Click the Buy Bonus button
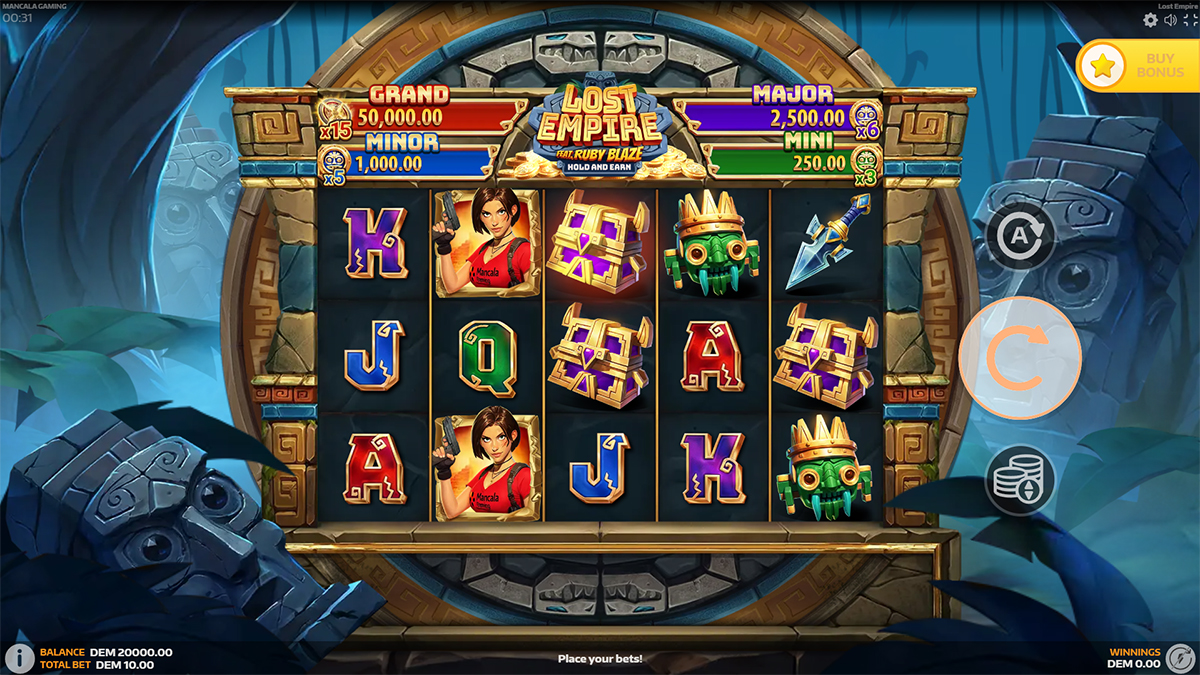Image resolution: width=1200 pixels, height=675 pixels. [1137, 66]
